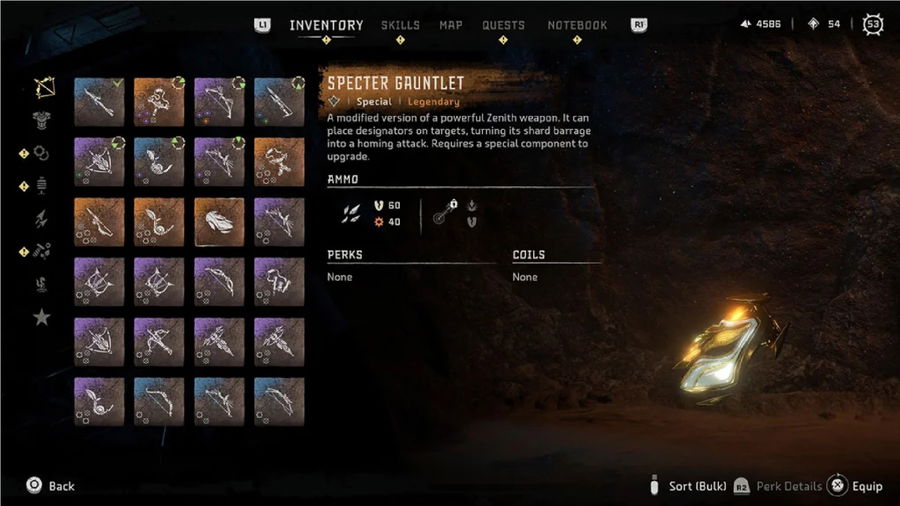Image resolution: width=900 pixels, height=506 pixels.
Task: Open the lightning bolt category
Action: pos(43,219)
